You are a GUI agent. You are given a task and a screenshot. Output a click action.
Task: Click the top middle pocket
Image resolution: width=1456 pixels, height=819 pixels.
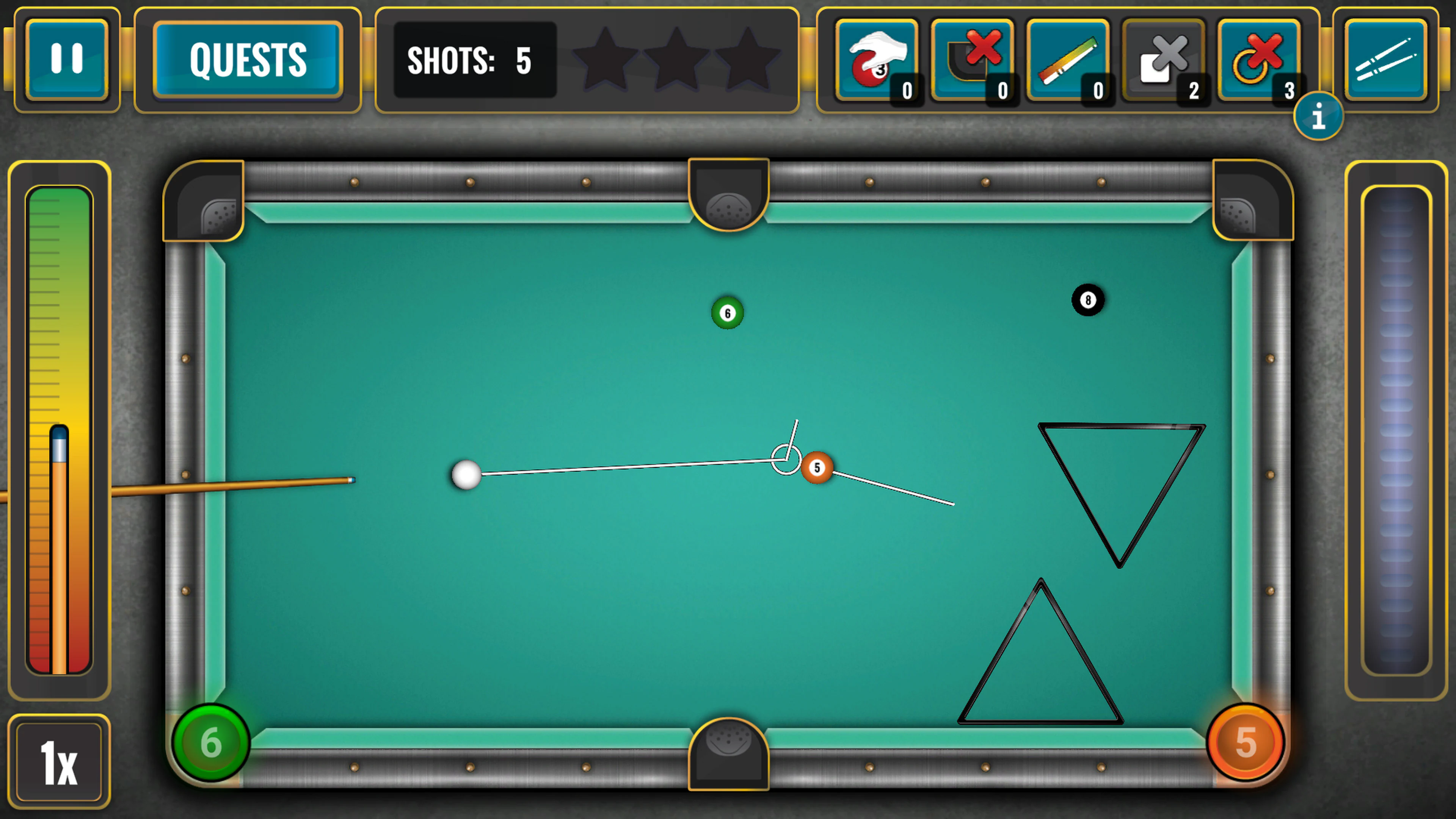click(728, 201)
